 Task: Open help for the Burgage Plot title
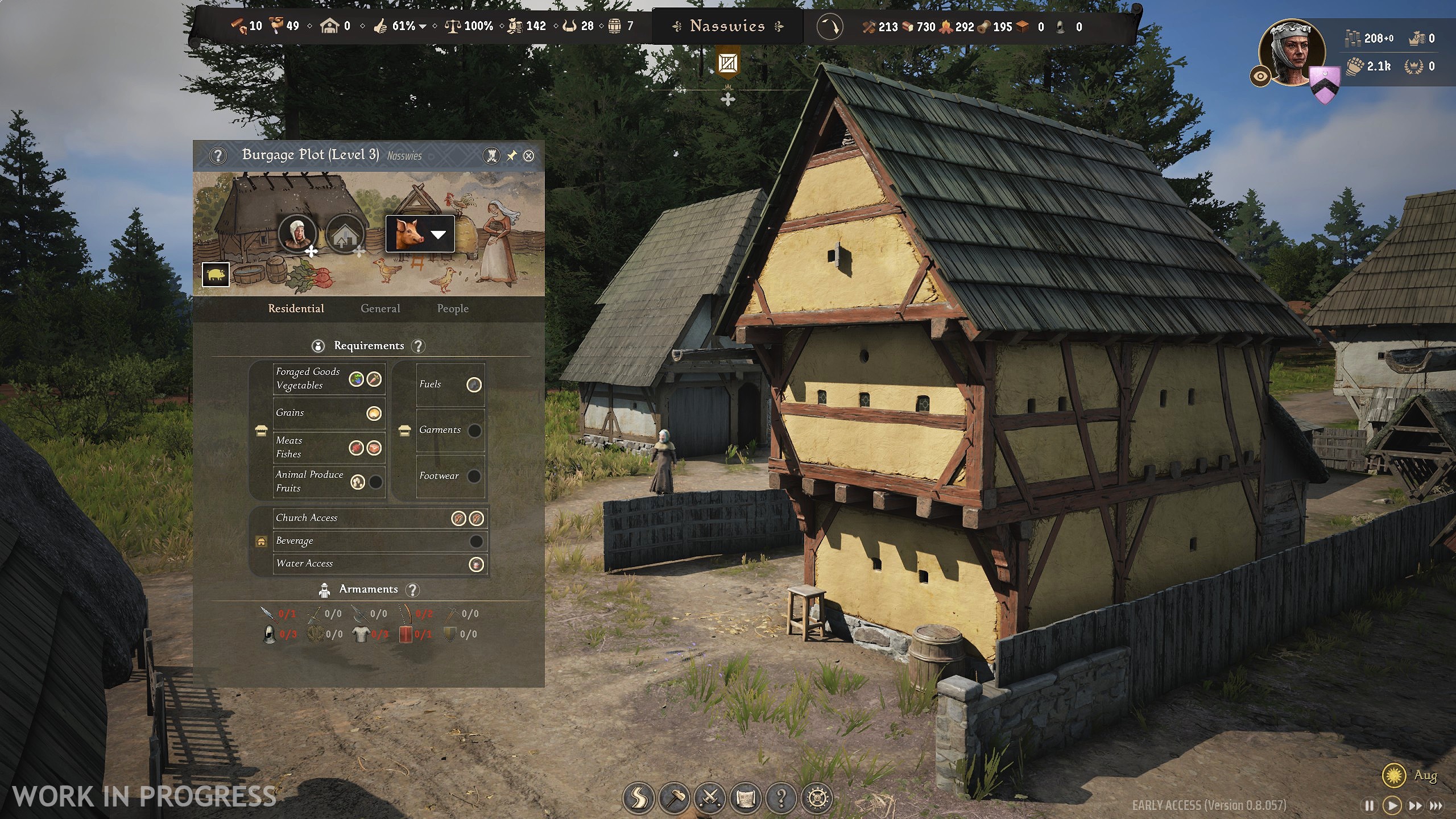(x=218, y=156)
